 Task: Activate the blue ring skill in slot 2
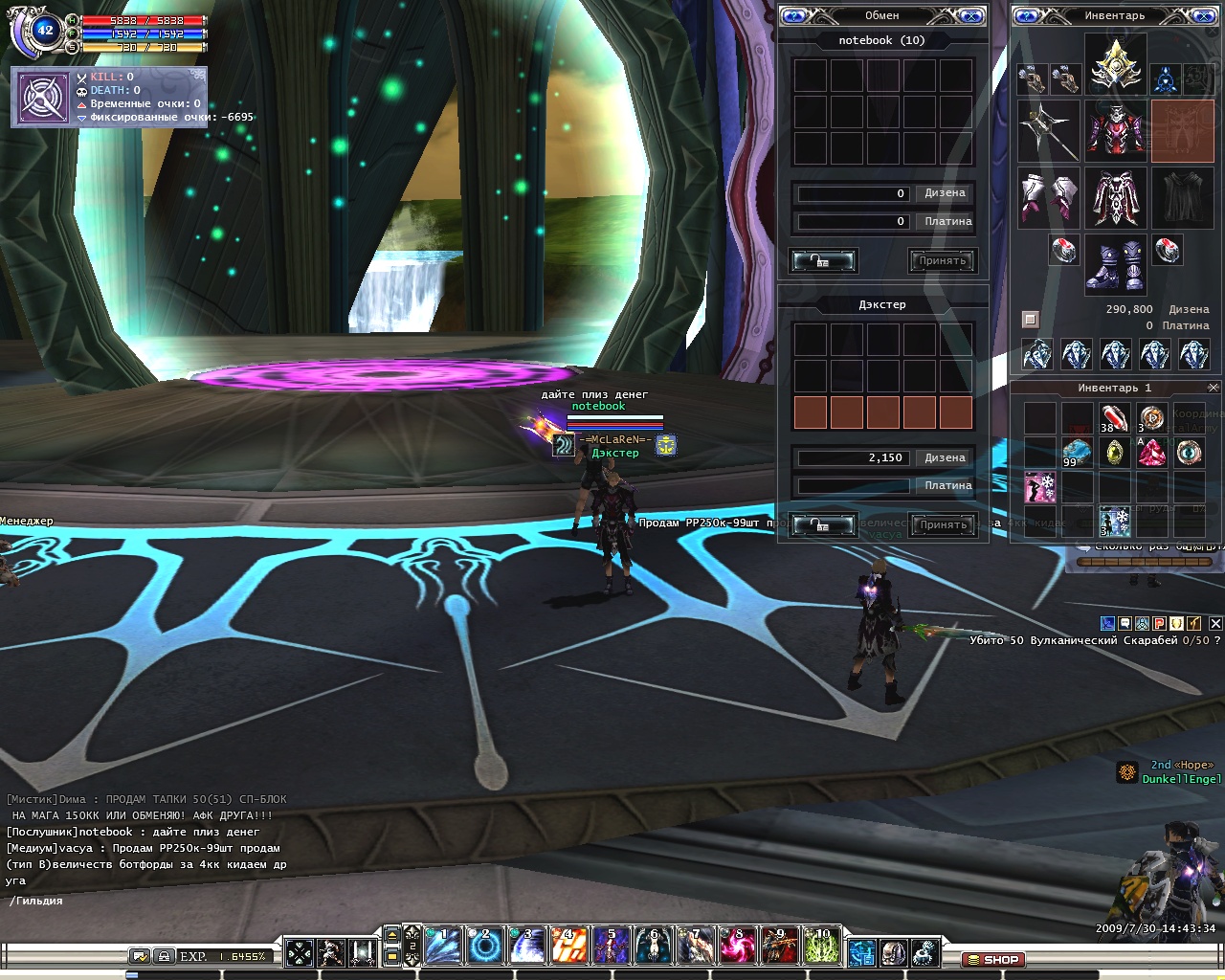pos(485,947)
